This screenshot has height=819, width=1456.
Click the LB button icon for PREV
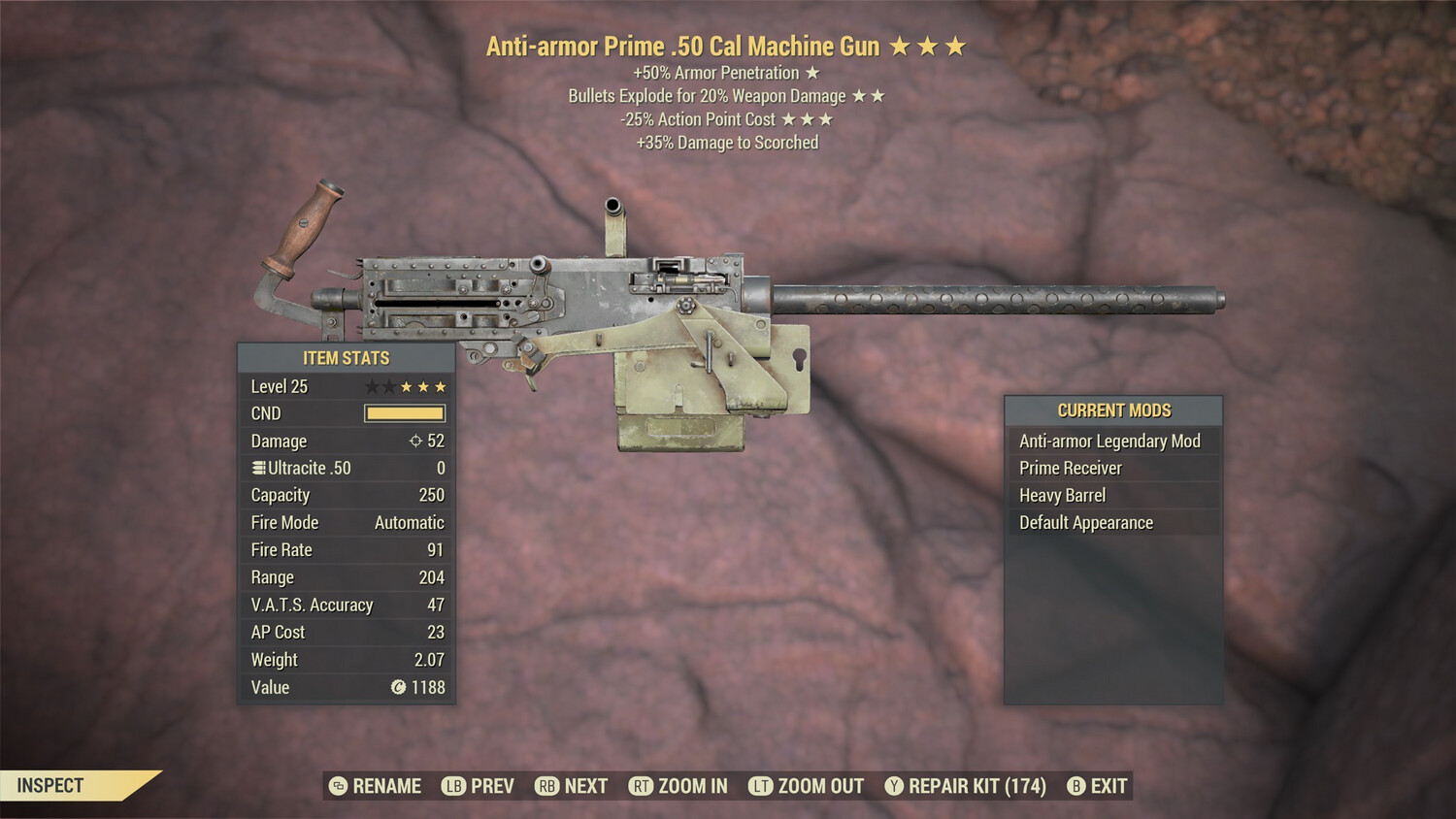pyautogui.click(x=452, y=786)
